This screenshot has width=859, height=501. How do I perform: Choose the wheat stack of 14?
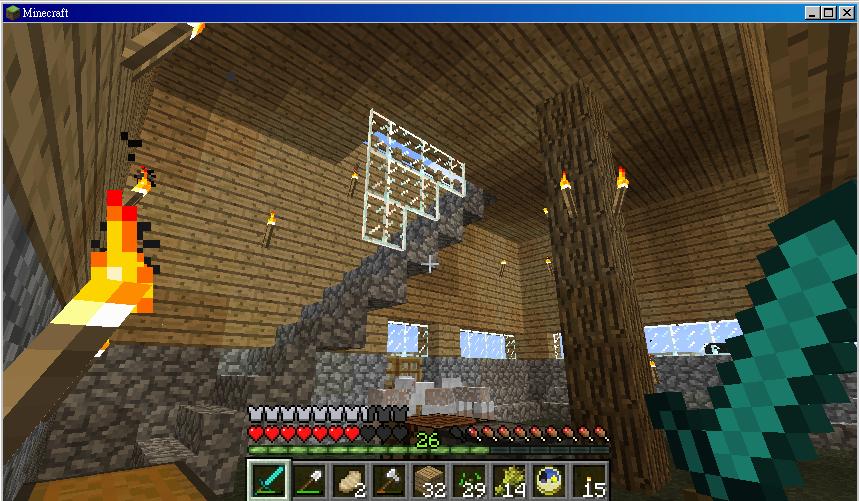[509, 481]
